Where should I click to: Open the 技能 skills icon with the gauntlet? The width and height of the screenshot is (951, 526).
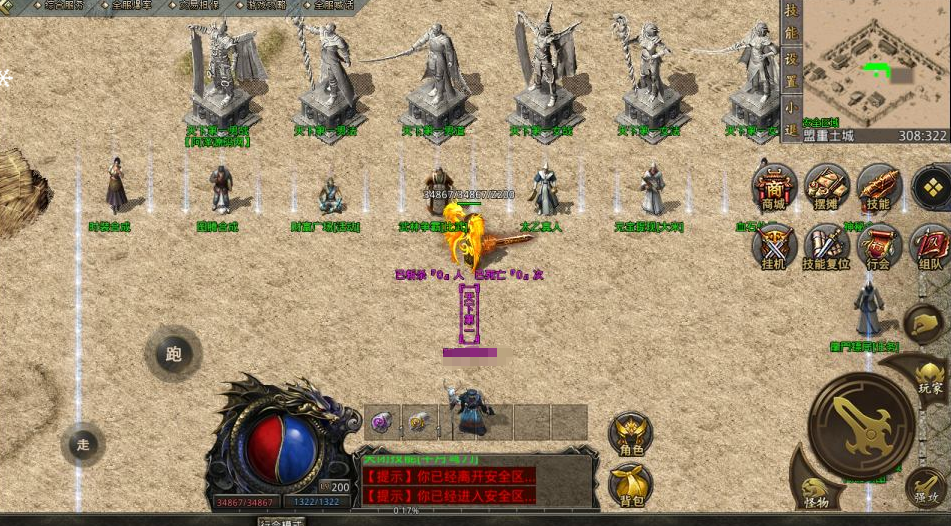(879, 187)
